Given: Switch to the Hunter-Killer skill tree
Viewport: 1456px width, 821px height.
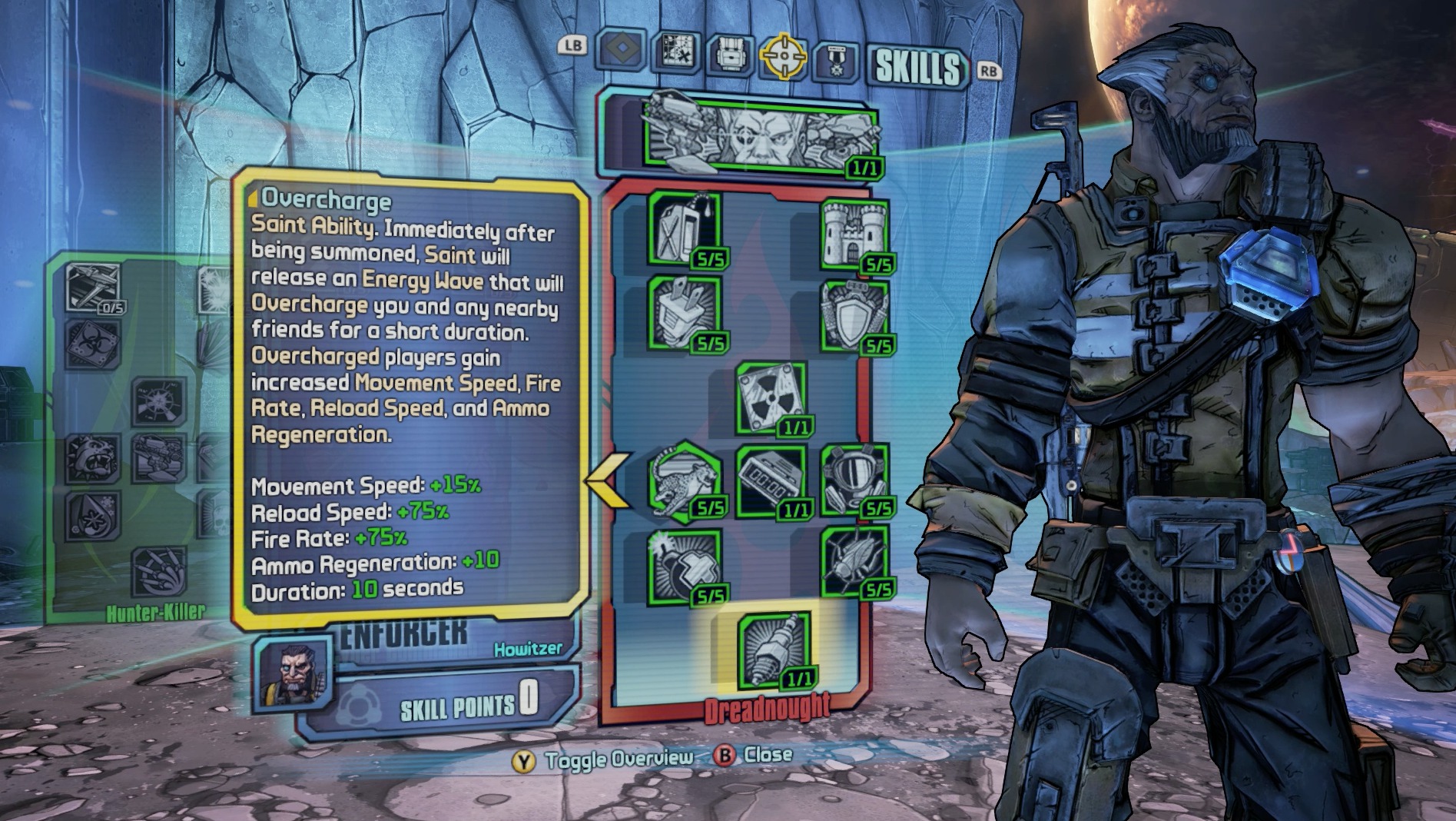Looking at the screenshot, I should coord(156,612).
